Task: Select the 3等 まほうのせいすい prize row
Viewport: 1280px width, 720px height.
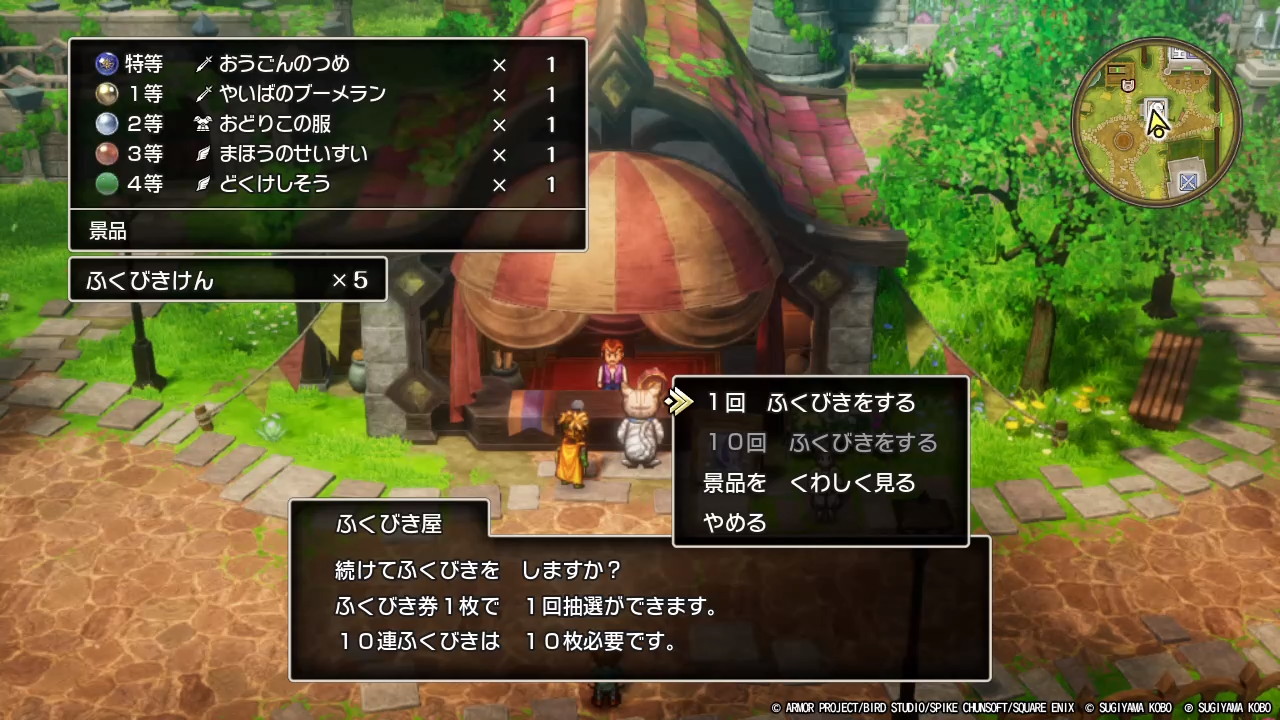Action: click(326, 155)
